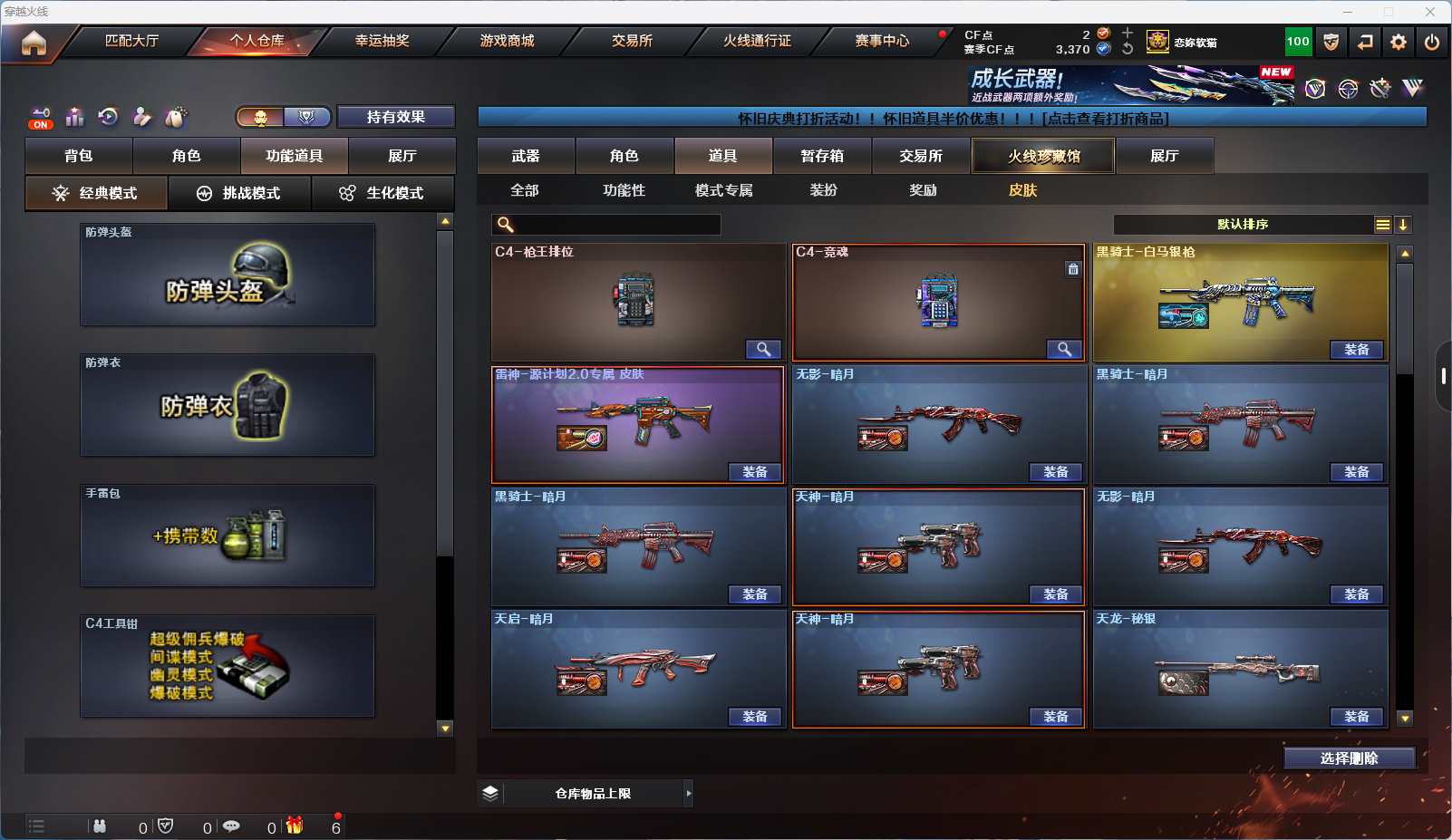Go to the home screen
1452x840 pixels.
point(34,43)
